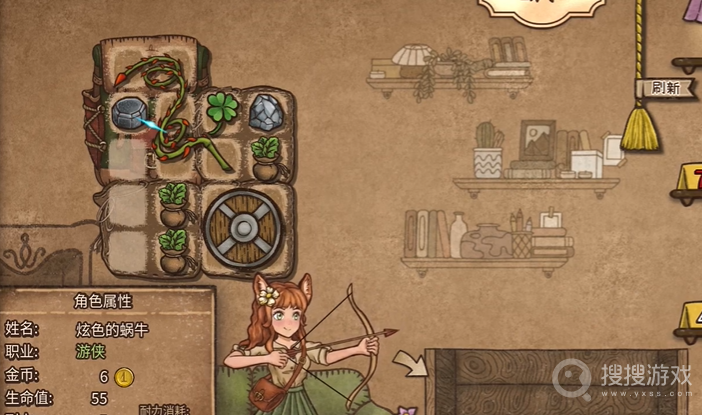The width and height of the screenshot is (702, 415).
Task: Click the 刷新 refresh shop button
Action: [x=665, y=87]
